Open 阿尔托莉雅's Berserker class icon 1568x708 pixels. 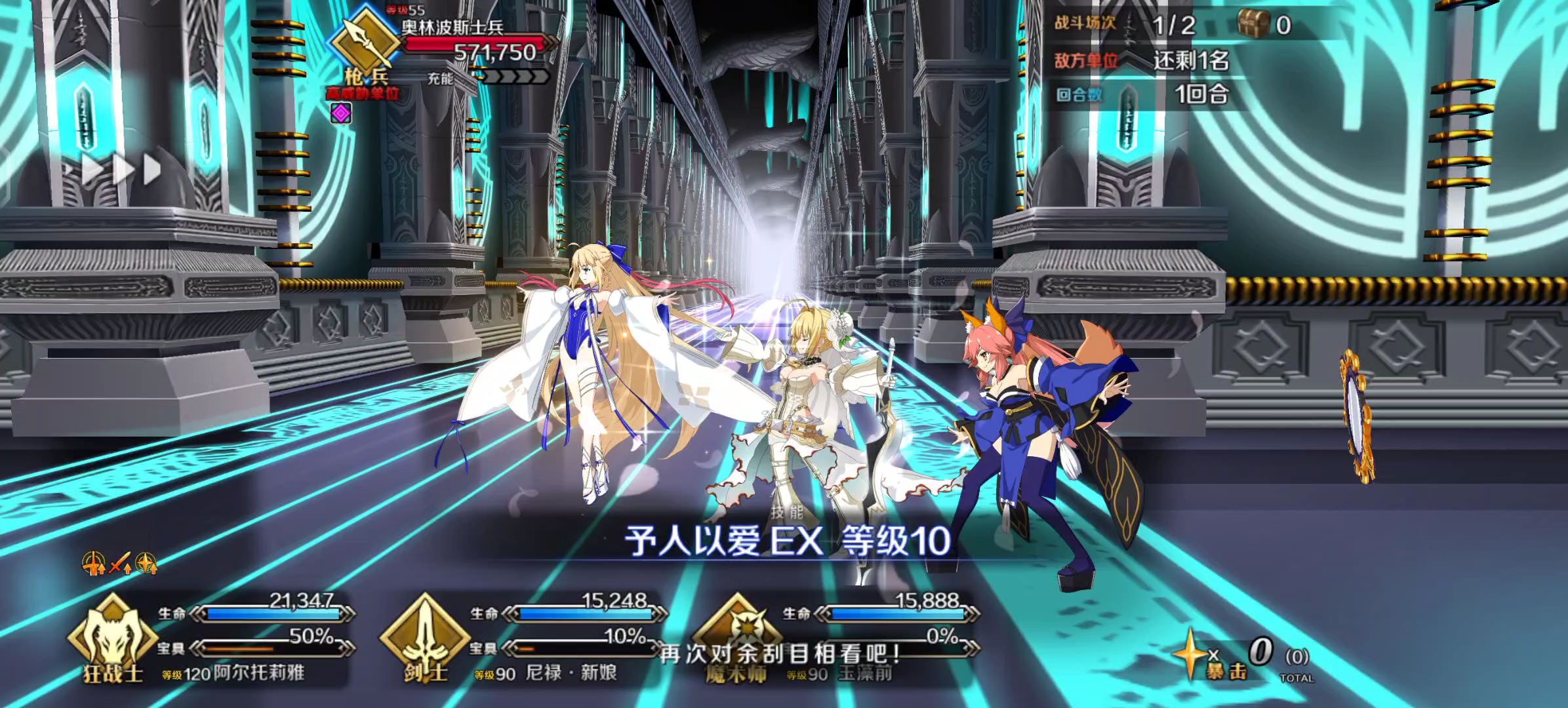111,636
